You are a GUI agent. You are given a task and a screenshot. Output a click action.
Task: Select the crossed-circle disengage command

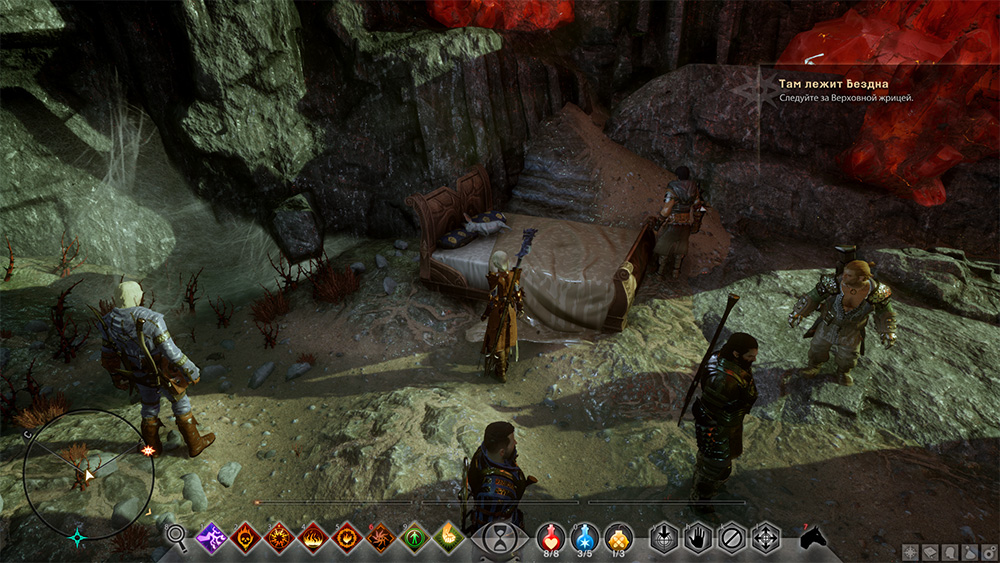[732, 538]
